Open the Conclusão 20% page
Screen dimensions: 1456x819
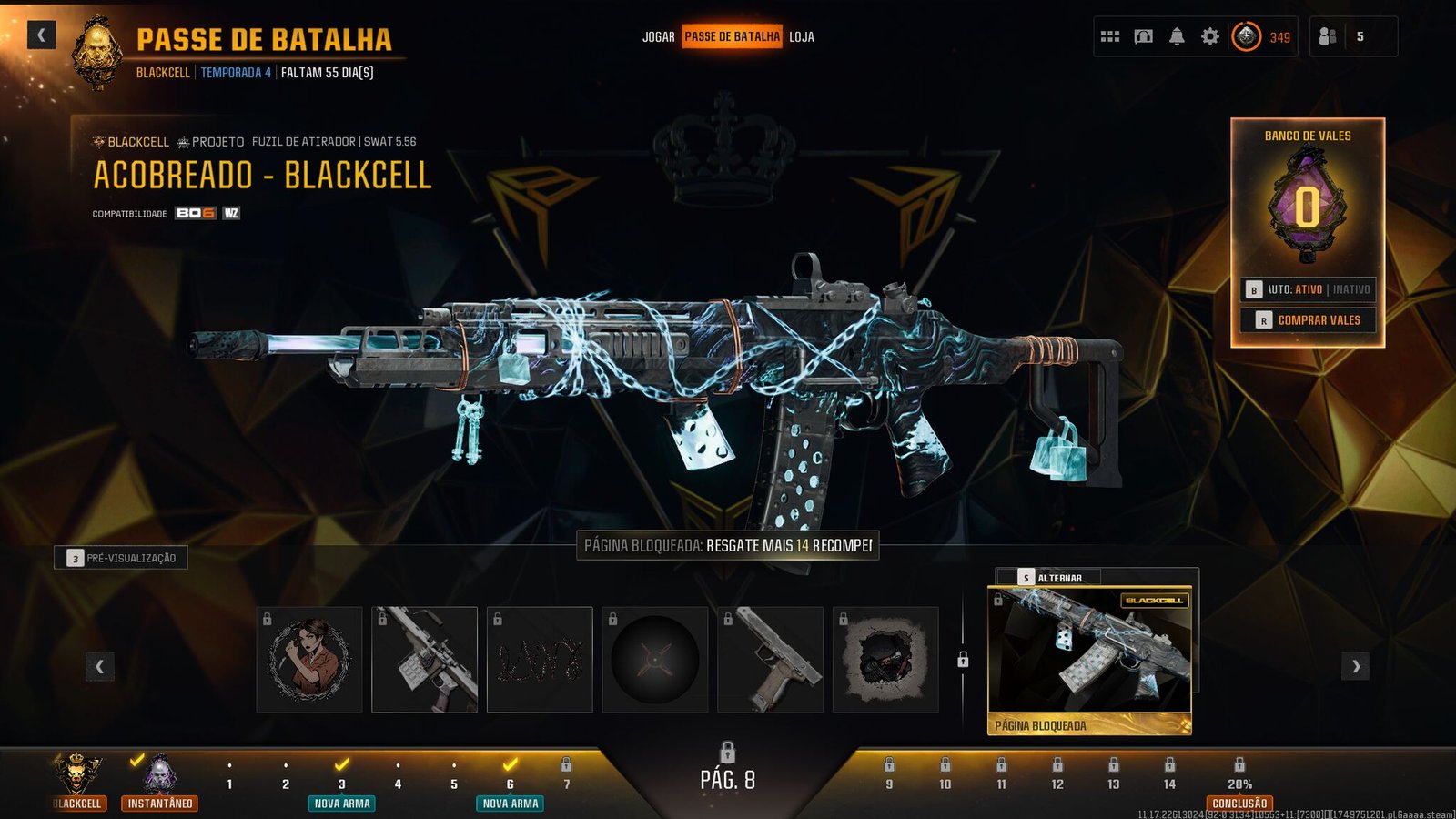1239,784
